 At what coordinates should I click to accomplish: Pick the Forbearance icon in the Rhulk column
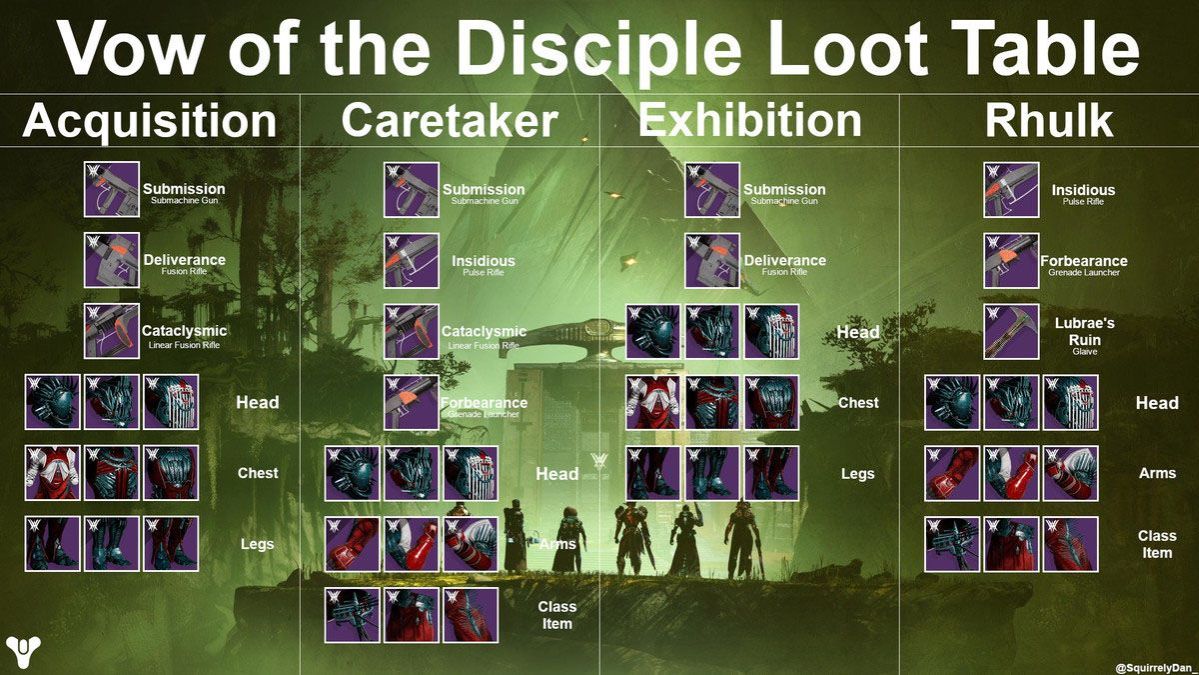(x=1011, y=261)
